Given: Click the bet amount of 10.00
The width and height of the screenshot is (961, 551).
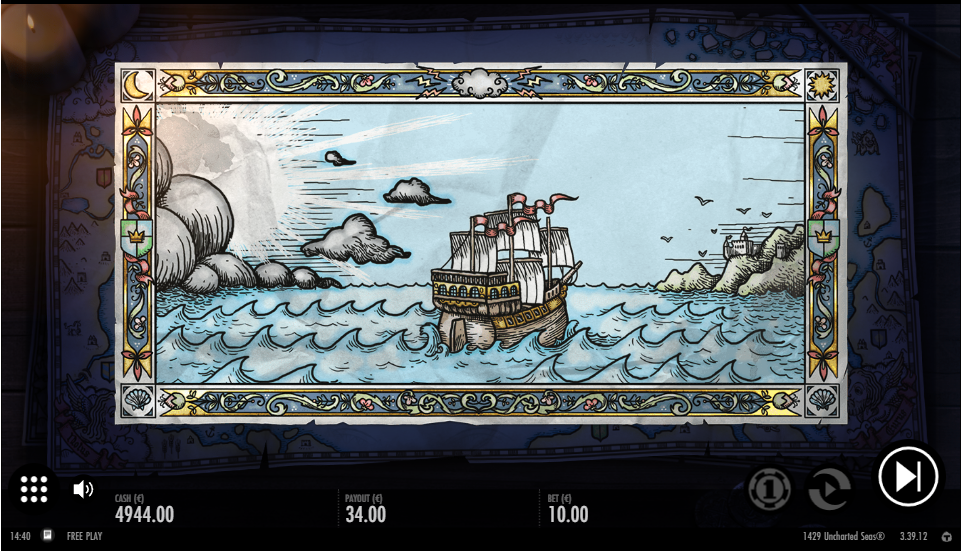Looking at the screenshot, I should (x=568, y=515).
